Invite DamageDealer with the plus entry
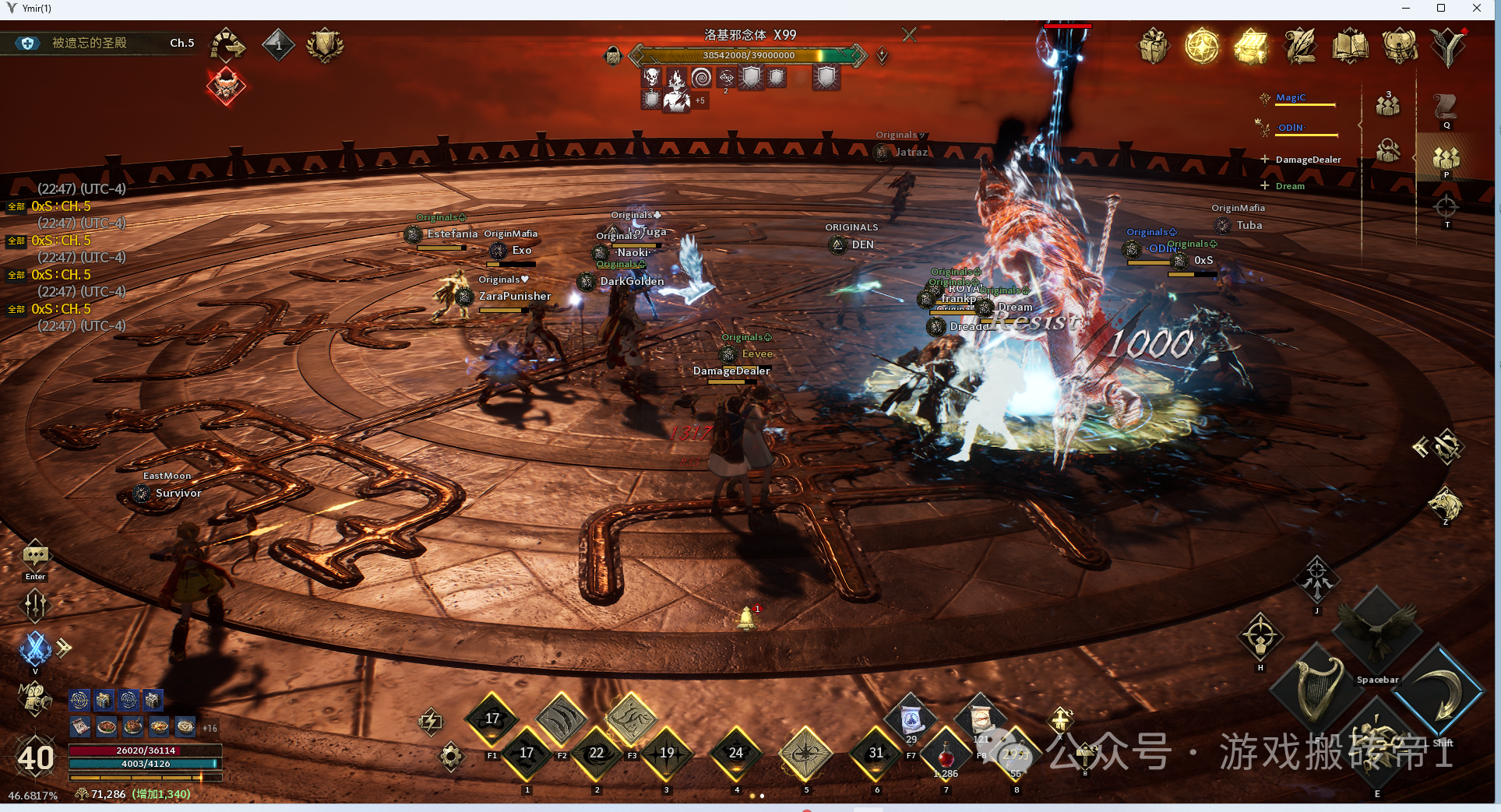The image size is (1501, 812). coord(1265,160)
